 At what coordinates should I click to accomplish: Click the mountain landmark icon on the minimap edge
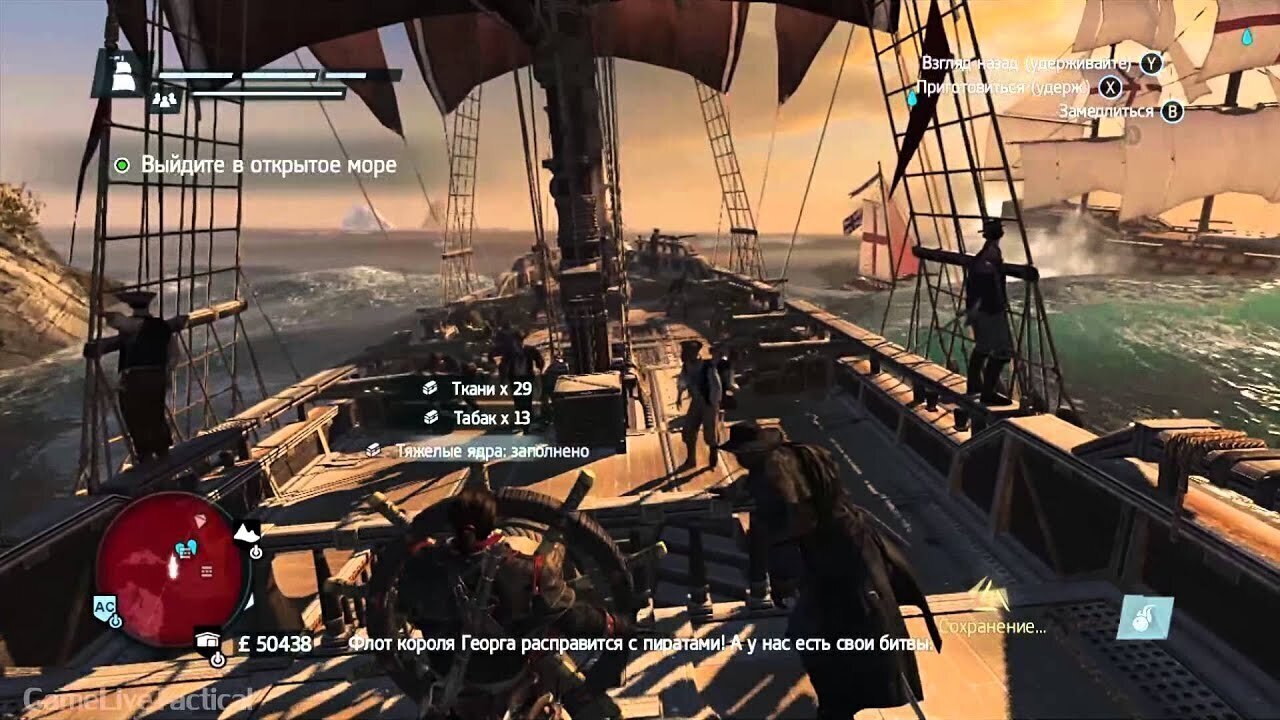(x=246, y=533)
